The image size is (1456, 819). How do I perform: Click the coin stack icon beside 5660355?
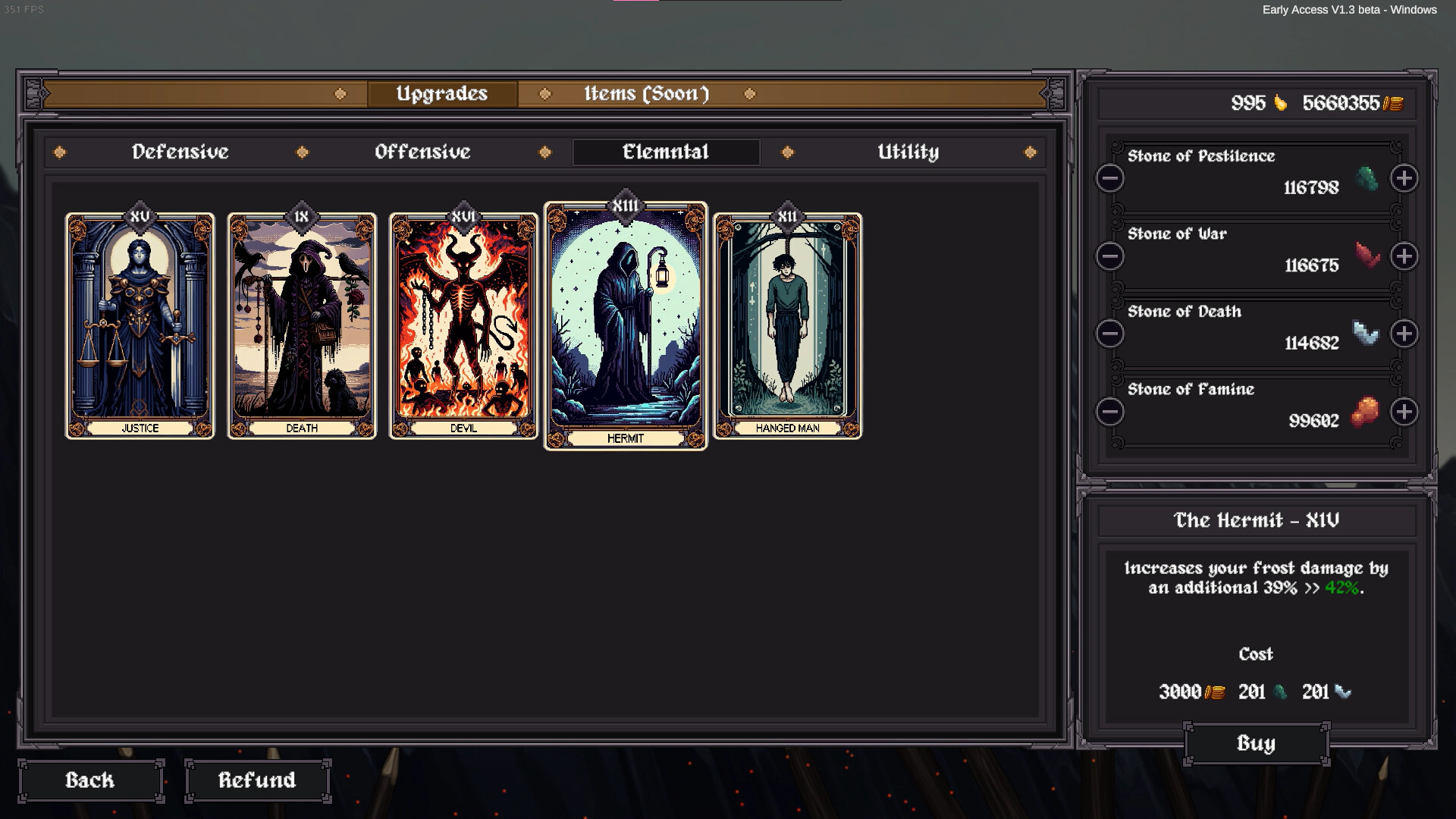click(x=1394, y=104)
